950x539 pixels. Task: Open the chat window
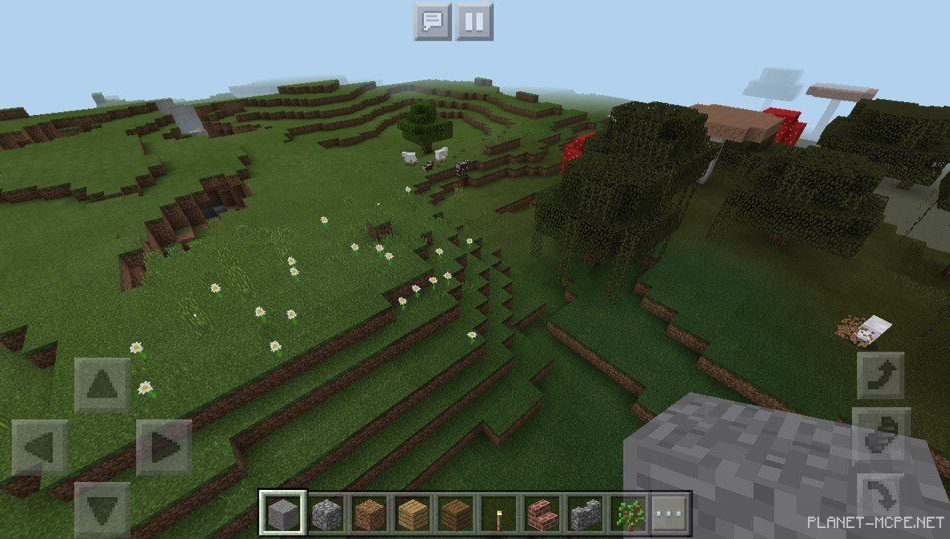coord(432,21)
